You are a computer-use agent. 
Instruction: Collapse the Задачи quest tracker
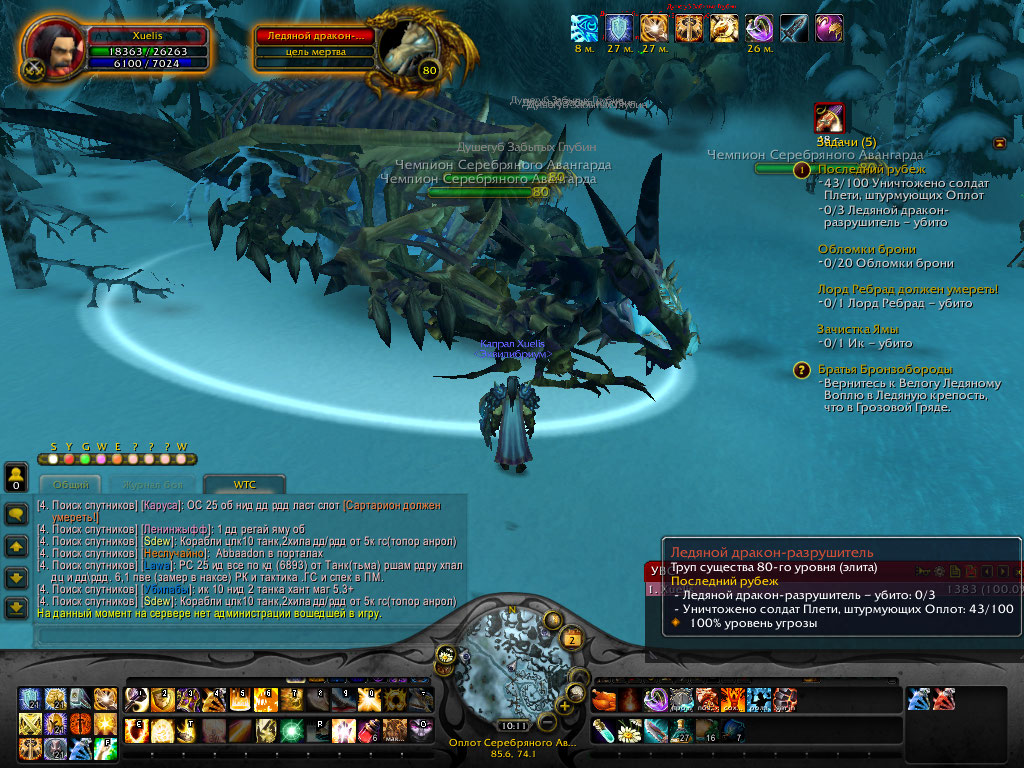click(999, 143)
